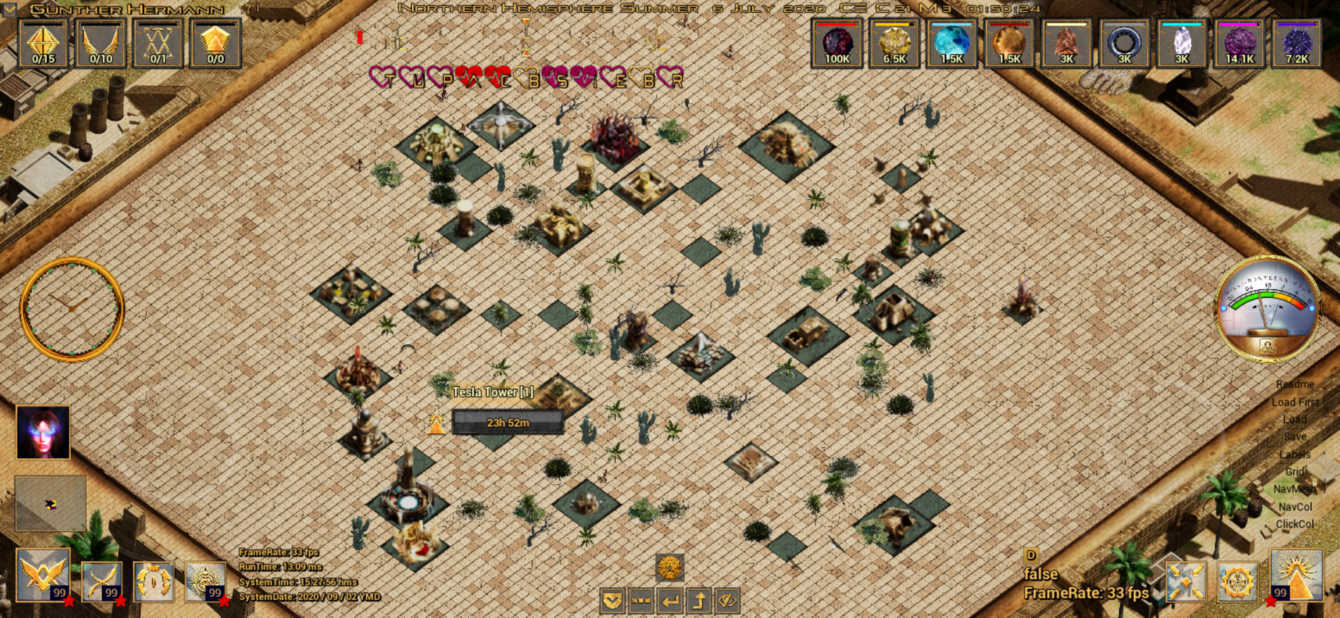
Task: Choose Load First from the side menu
Action: pos(1297,402)
